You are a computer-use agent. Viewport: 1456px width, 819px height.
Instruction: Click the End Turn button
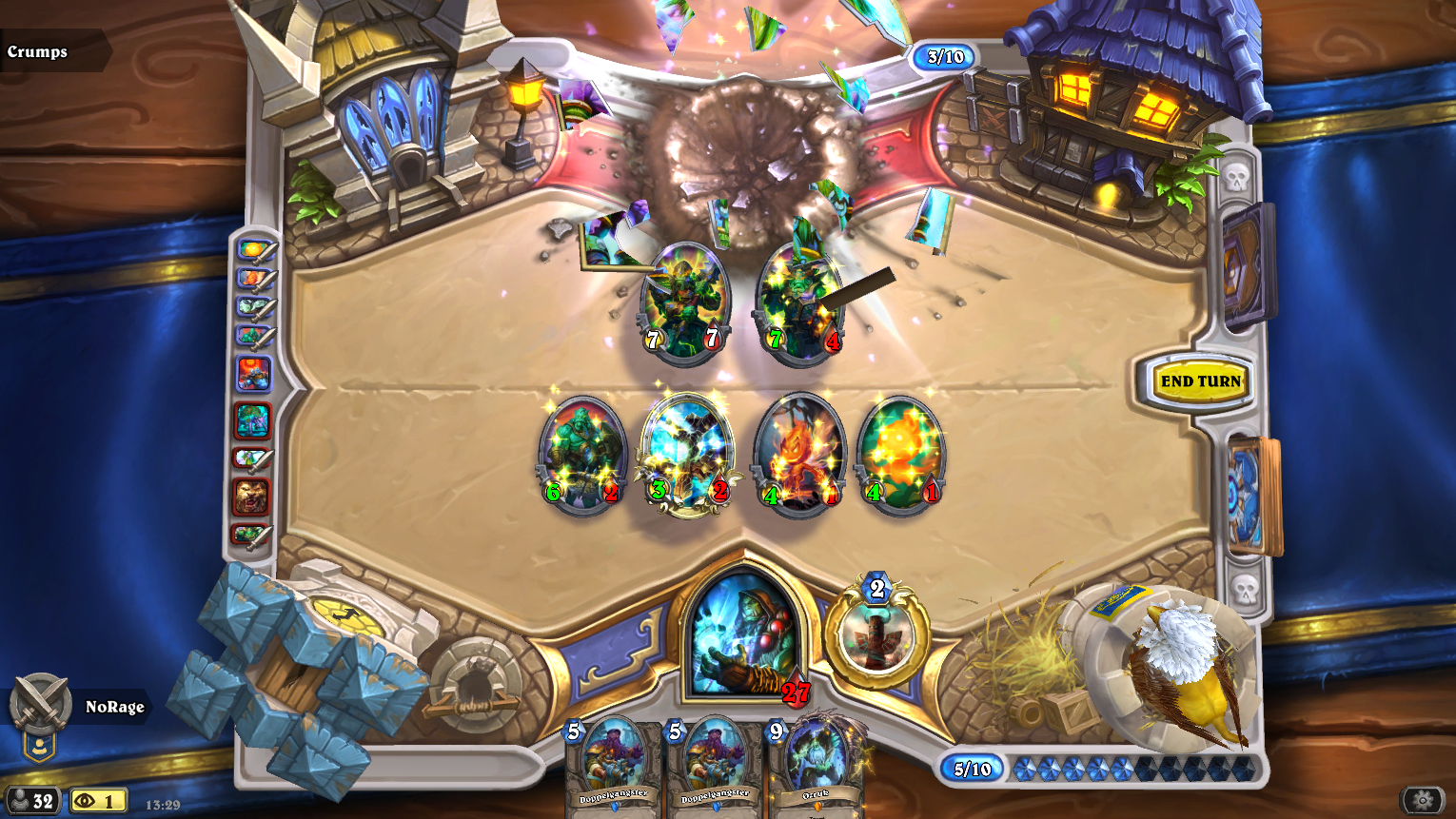1200,381
